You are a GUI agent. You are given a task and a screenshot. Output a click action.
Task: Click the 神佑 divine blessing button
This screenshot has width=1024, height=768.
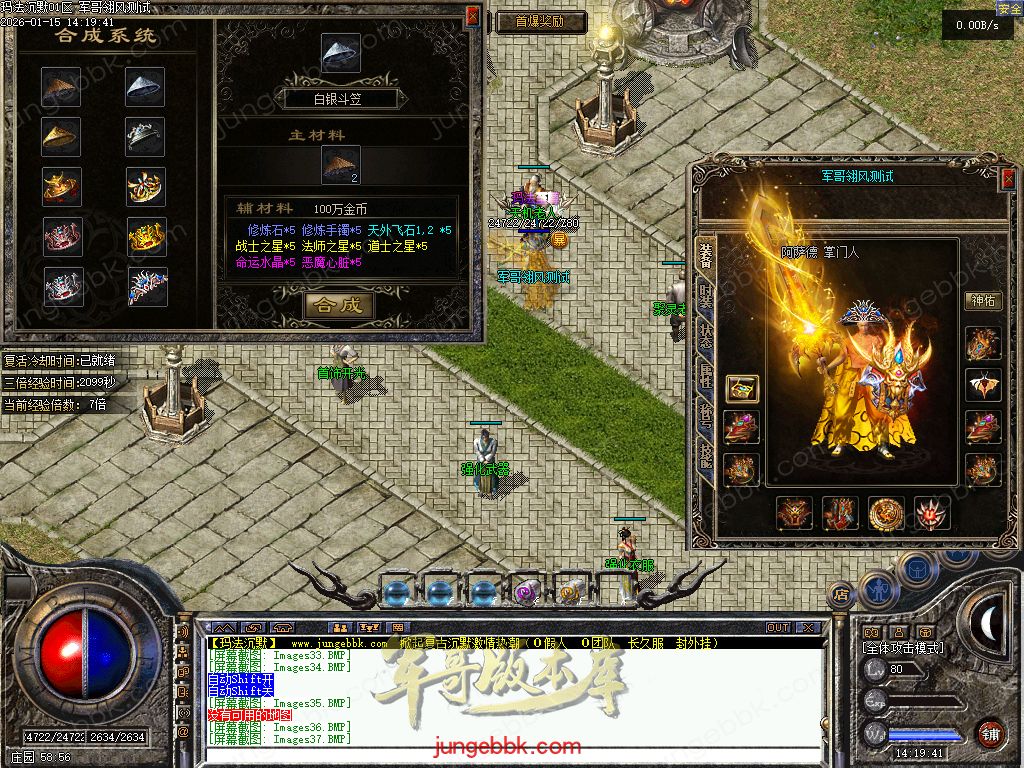click(x=982, y=301)
